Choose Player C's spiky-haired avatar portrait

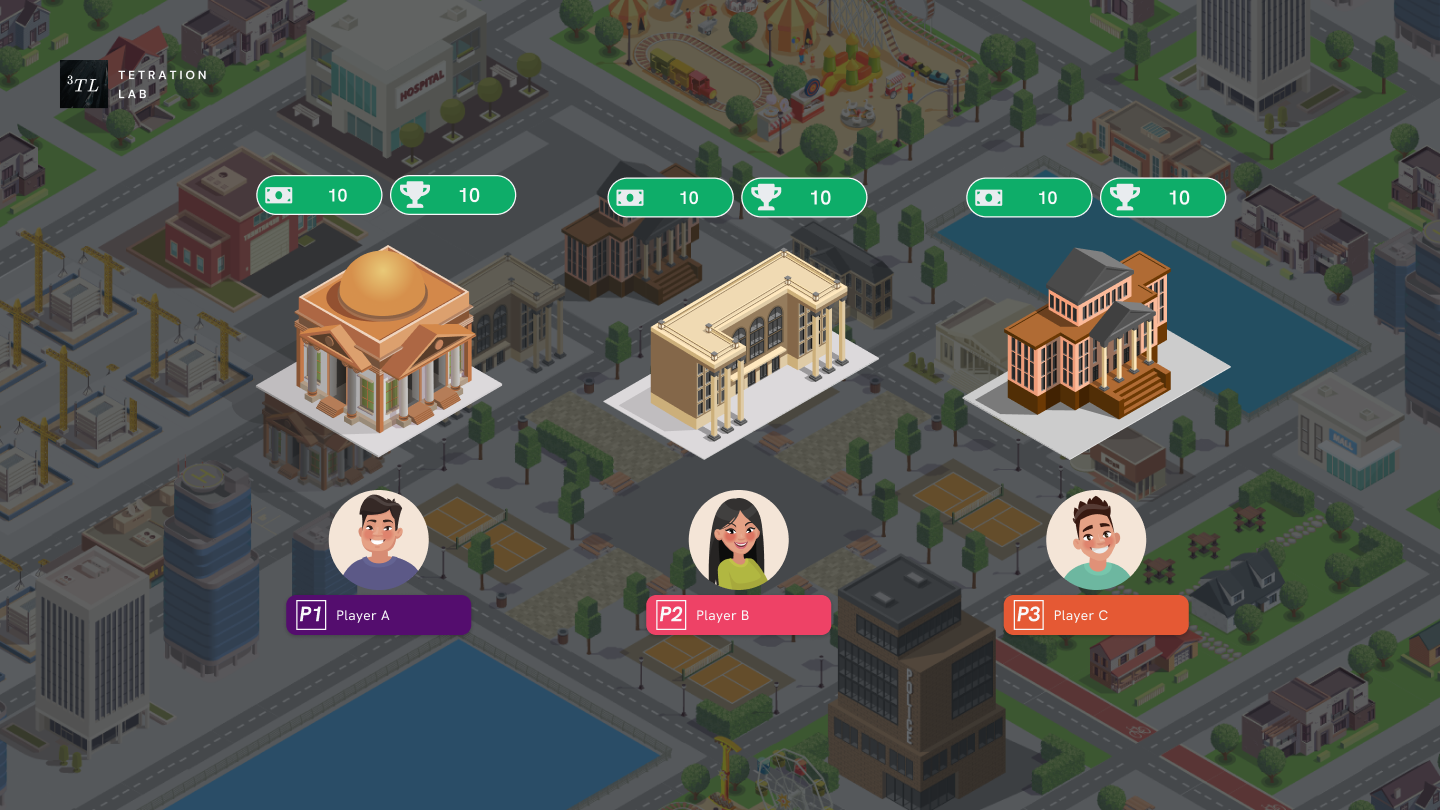[1096, 540]
